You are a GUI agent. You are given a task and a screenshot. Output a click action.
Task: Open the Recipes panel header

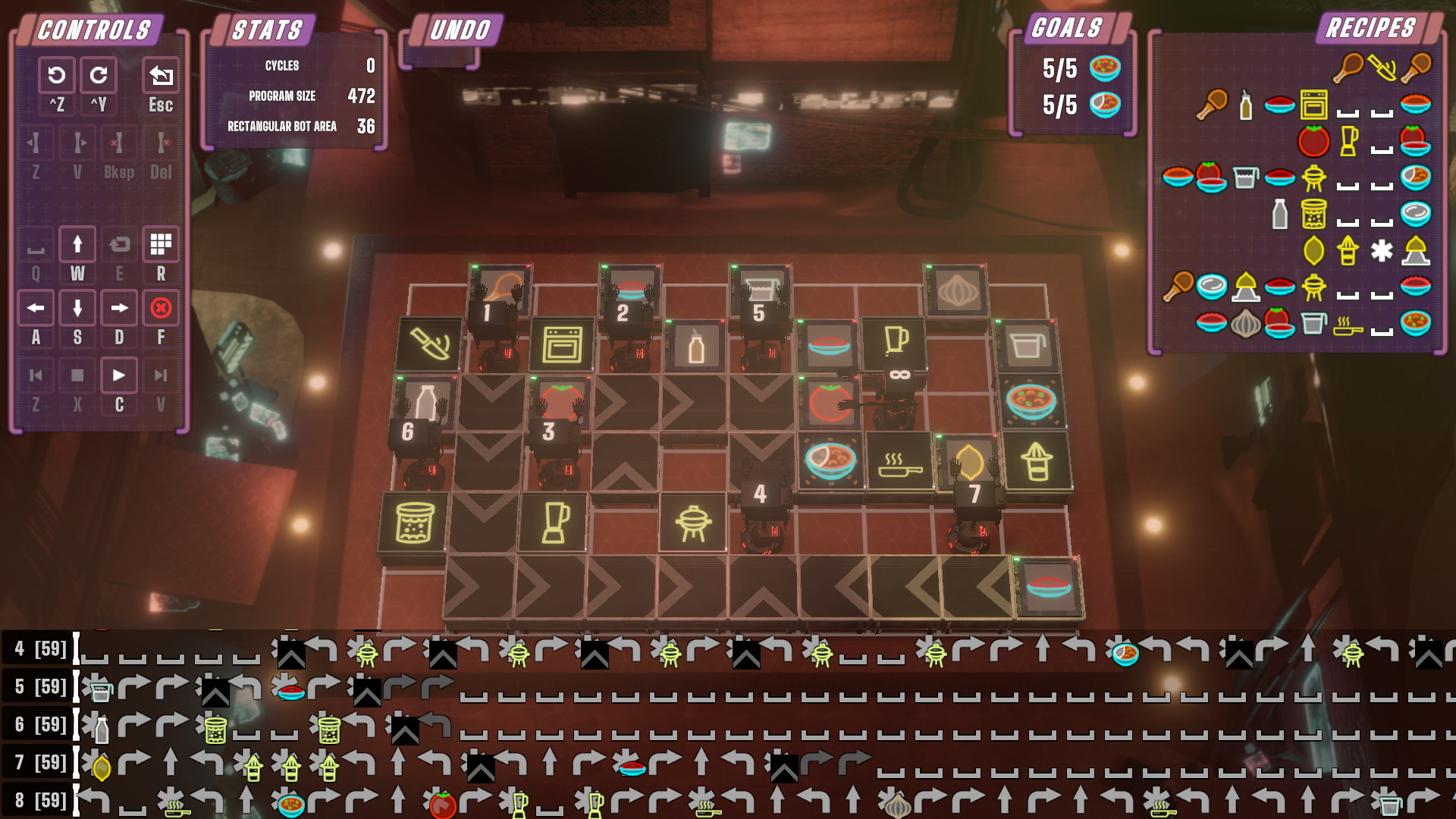(1370, 28)
